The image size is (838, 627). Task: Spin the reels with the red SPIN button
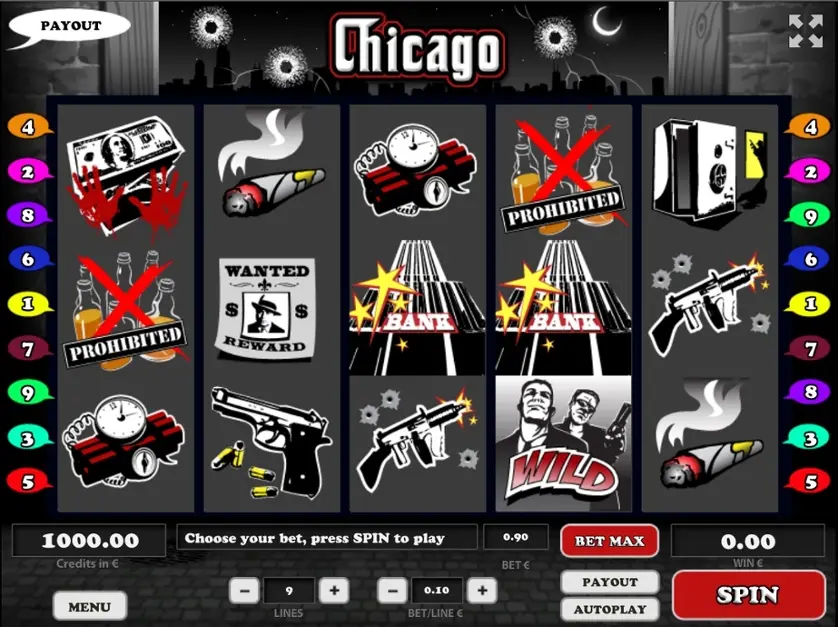[x=747, y=595]
